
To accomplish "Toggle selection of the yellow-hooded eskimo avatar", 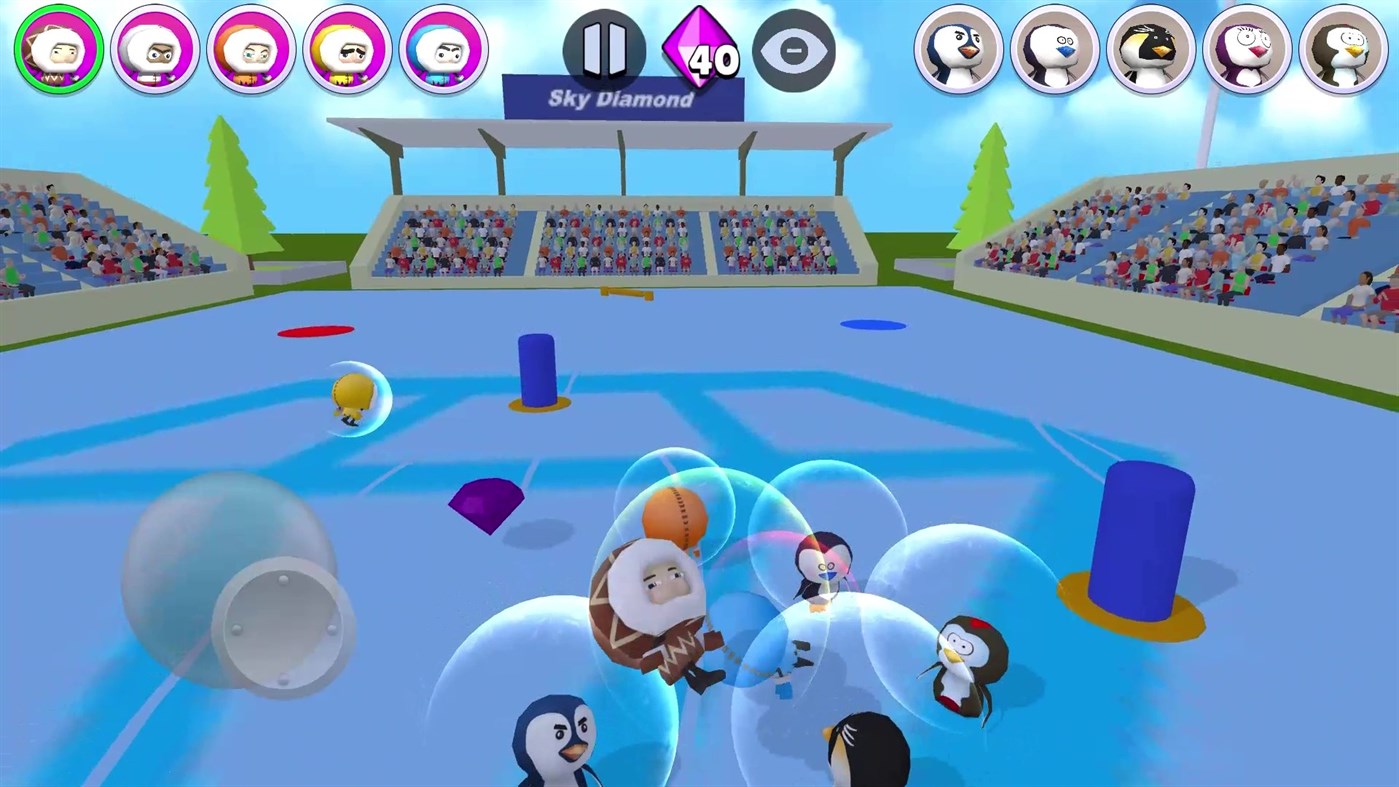I will tap(347, 50).
